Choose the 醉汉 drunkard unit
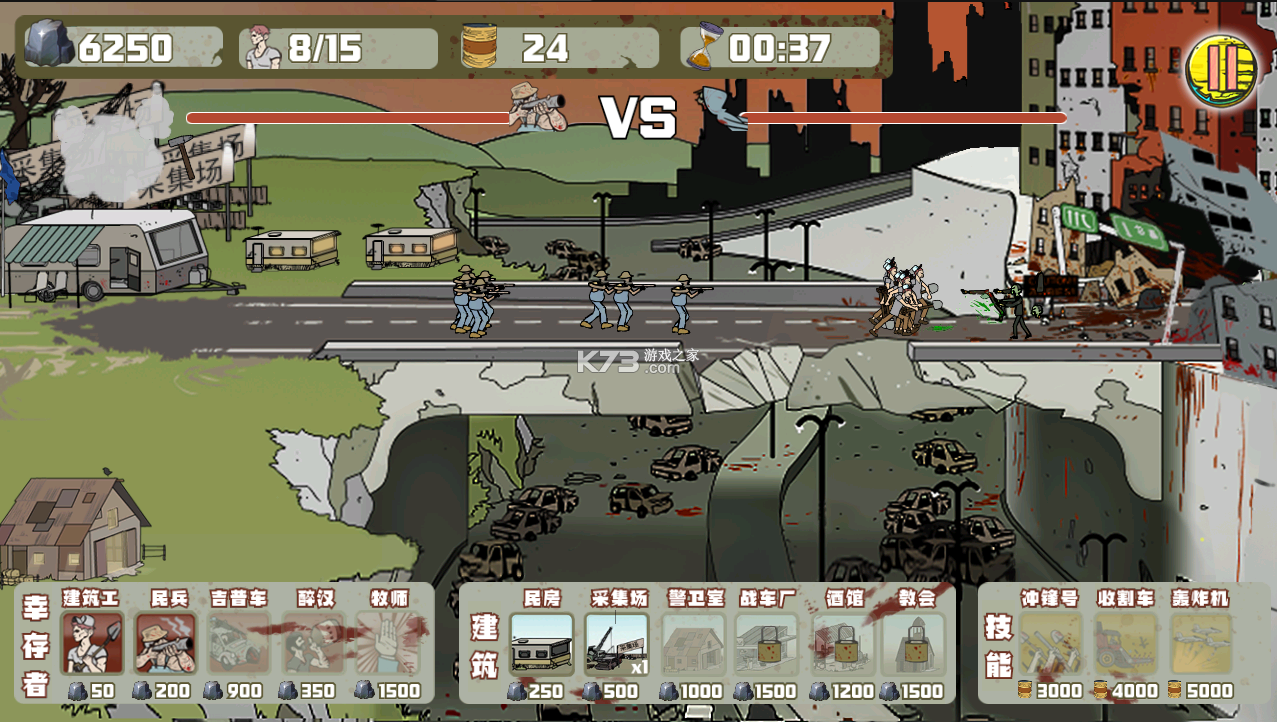Image resolution: width=1277 pixels, height=722 pixels. click(x=313, y=644)
